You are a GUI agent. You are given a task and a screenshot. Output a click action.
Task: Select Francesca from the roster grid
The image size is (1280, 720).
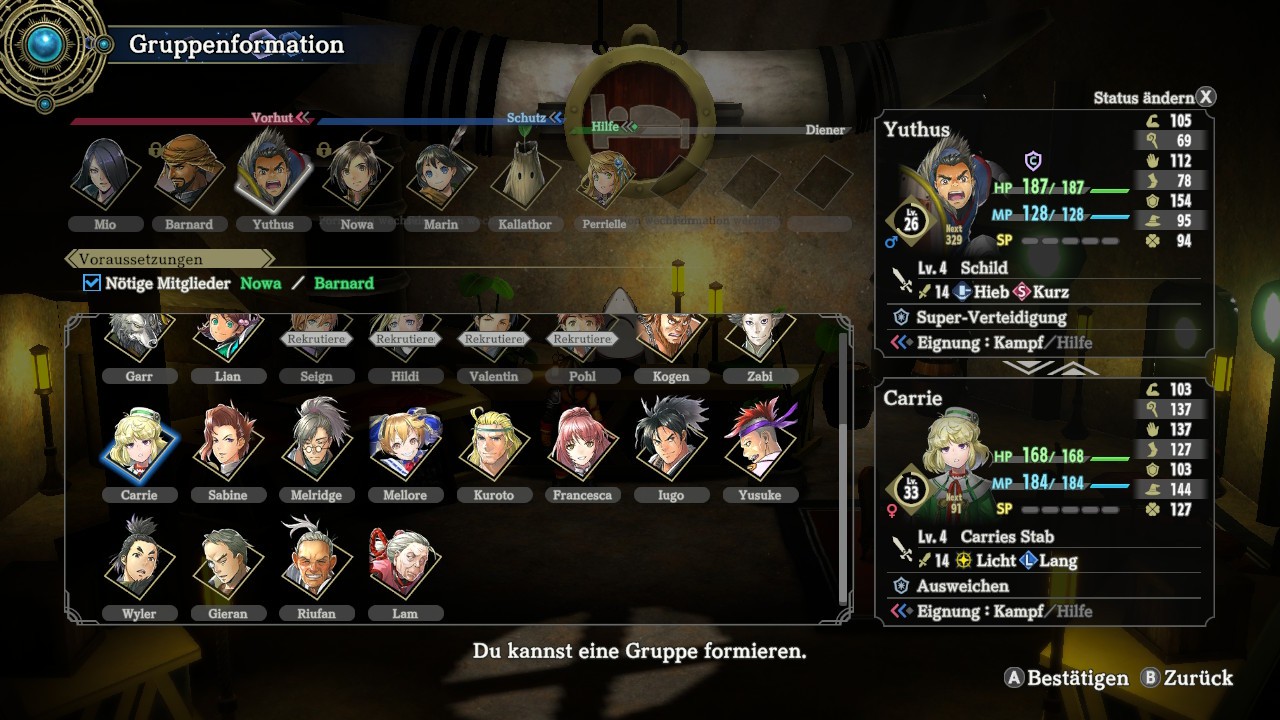(582, 446)
